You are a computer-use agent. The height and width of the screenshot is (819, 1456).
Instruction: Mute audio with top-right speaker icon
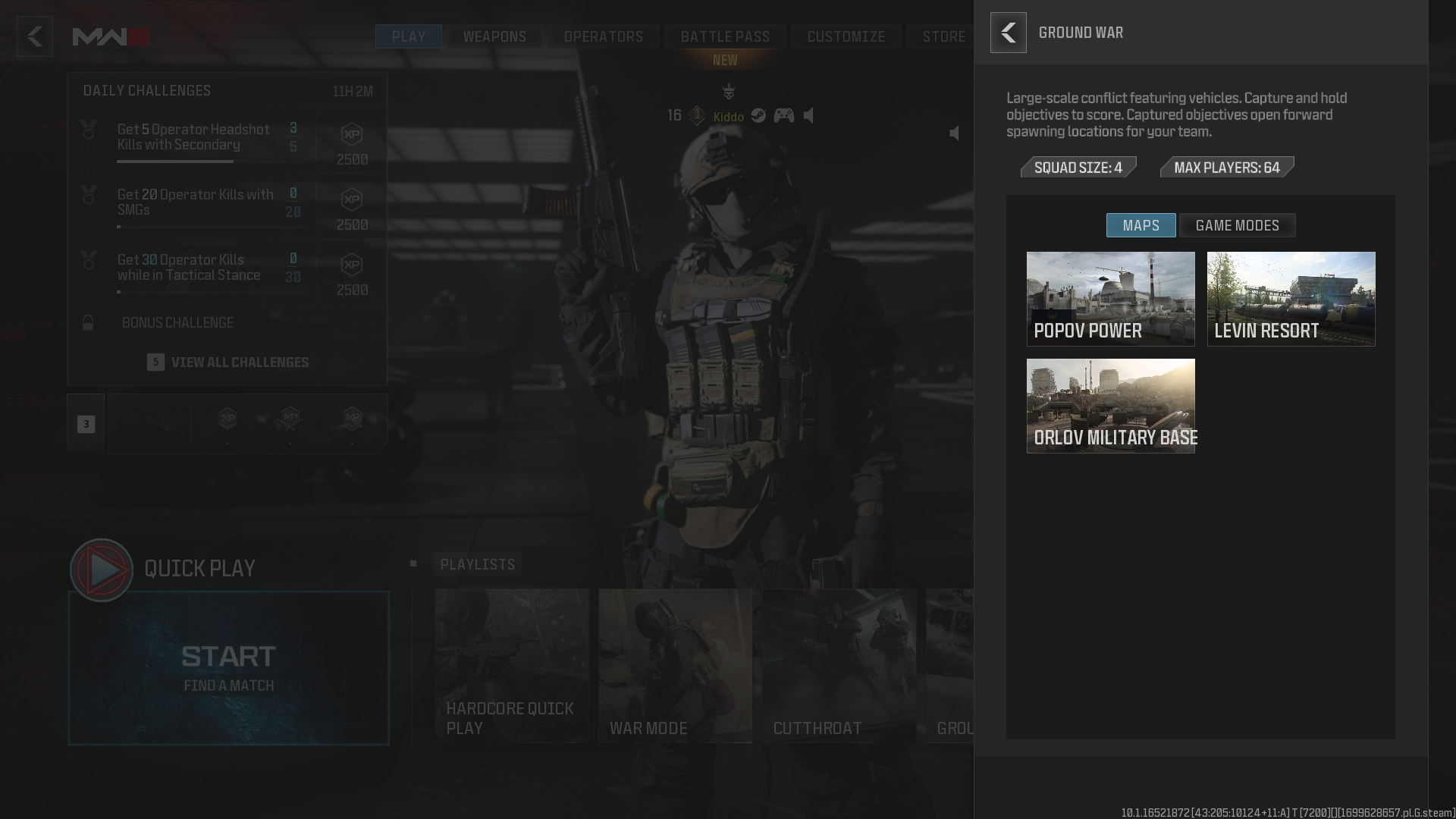[x=954, y=132]
